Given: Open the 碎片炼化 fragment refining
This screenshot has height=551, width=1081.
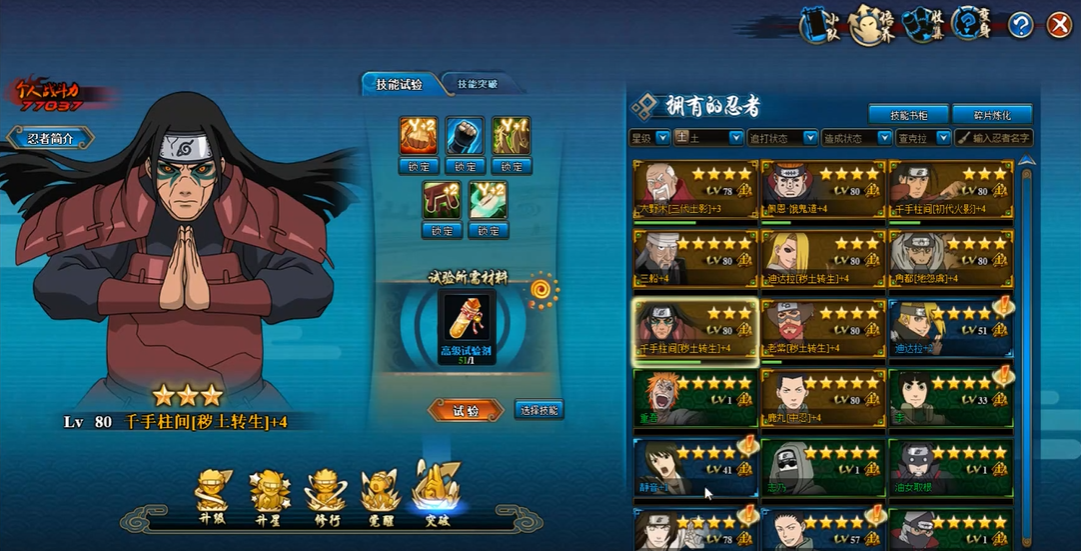Looking at the screenshot, I should click(992, 114).
